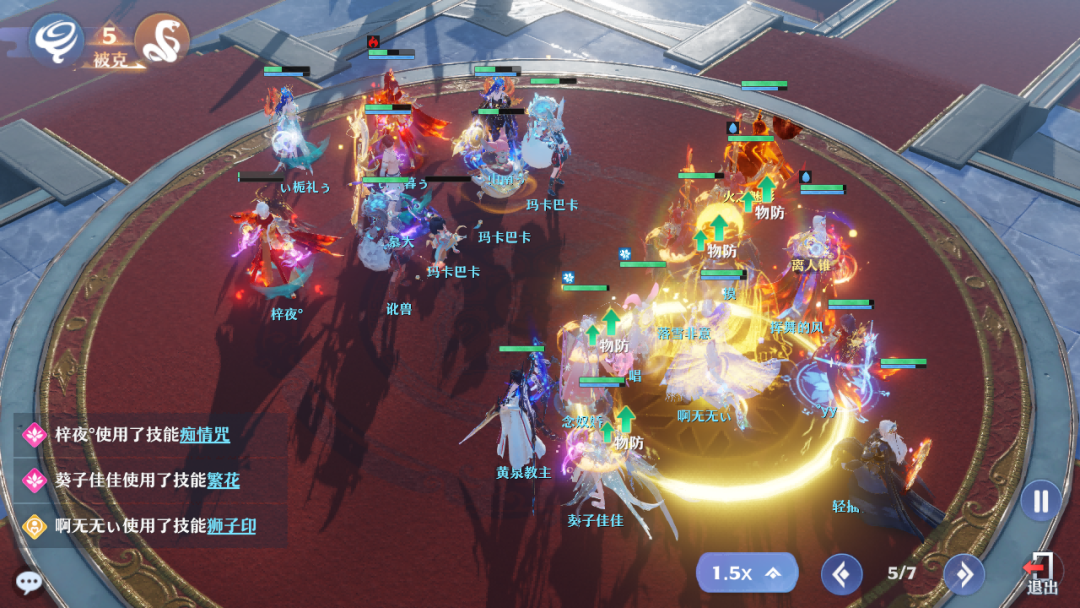Pause the battle replay
The image size is (1080, 608).
(1041, 500)
